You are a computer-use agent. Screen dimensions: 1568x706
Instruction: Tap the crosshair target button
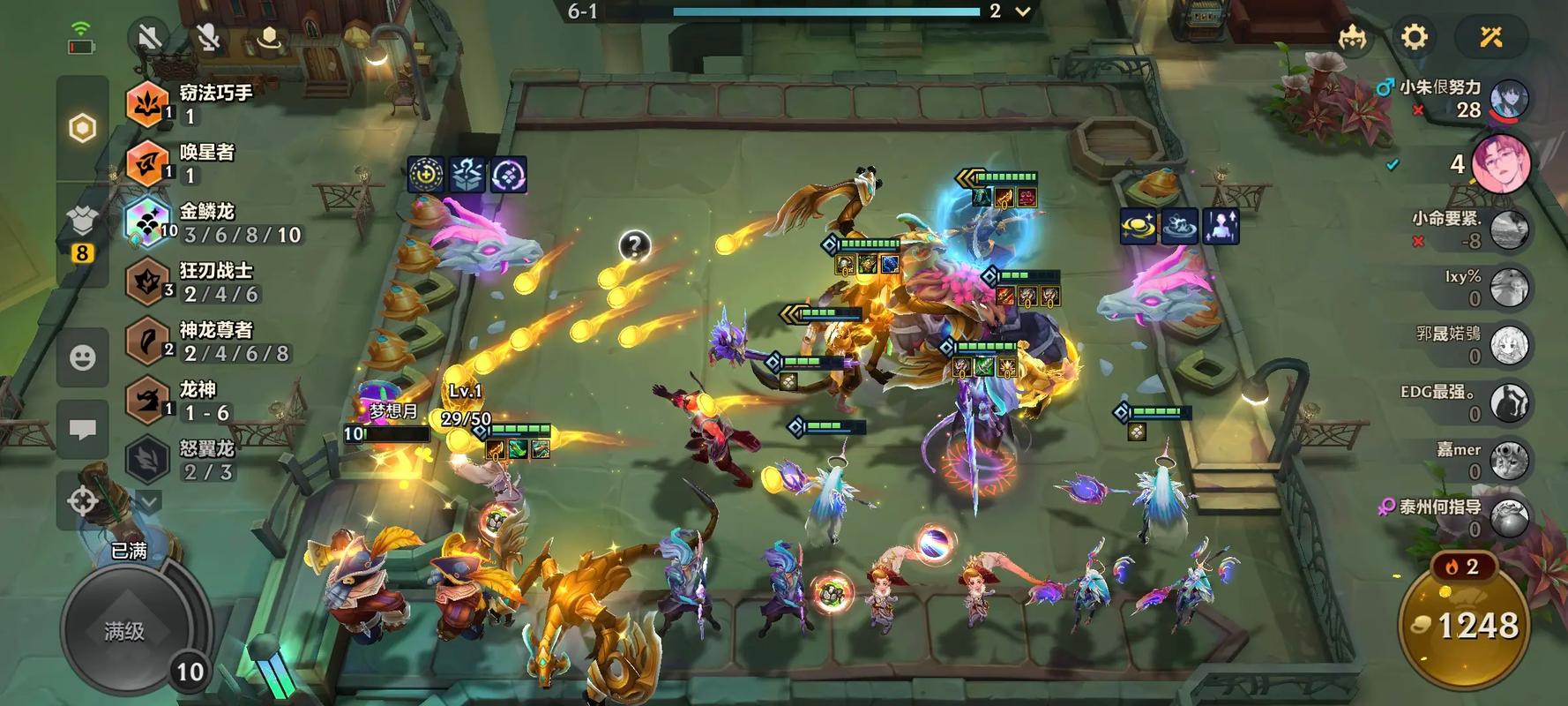pos(82,501)
